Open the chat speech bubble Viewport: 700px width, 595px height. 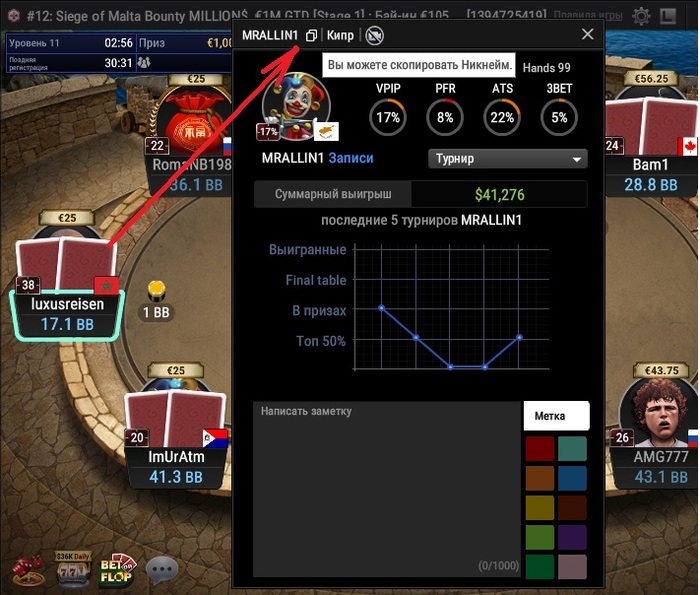162,570
